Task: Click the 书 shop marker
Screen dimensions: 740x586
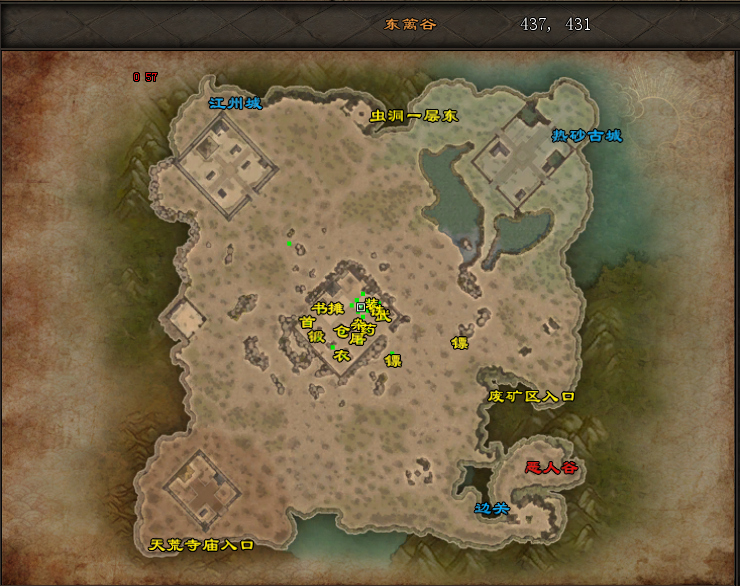Action: click(x=319, y=308)
